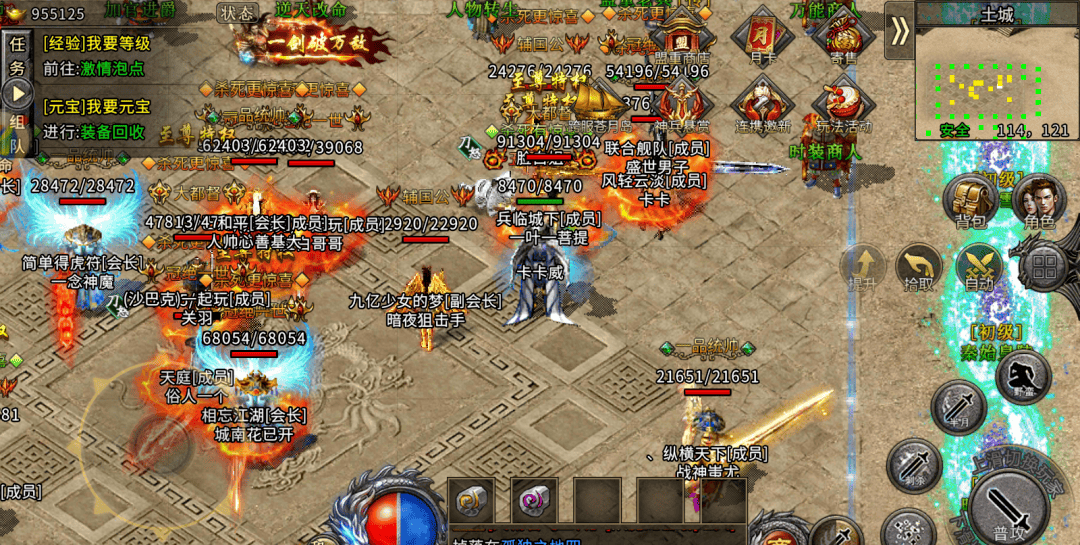Open the 月卡 monthly card icon
1080x545 pixels.
763,38
